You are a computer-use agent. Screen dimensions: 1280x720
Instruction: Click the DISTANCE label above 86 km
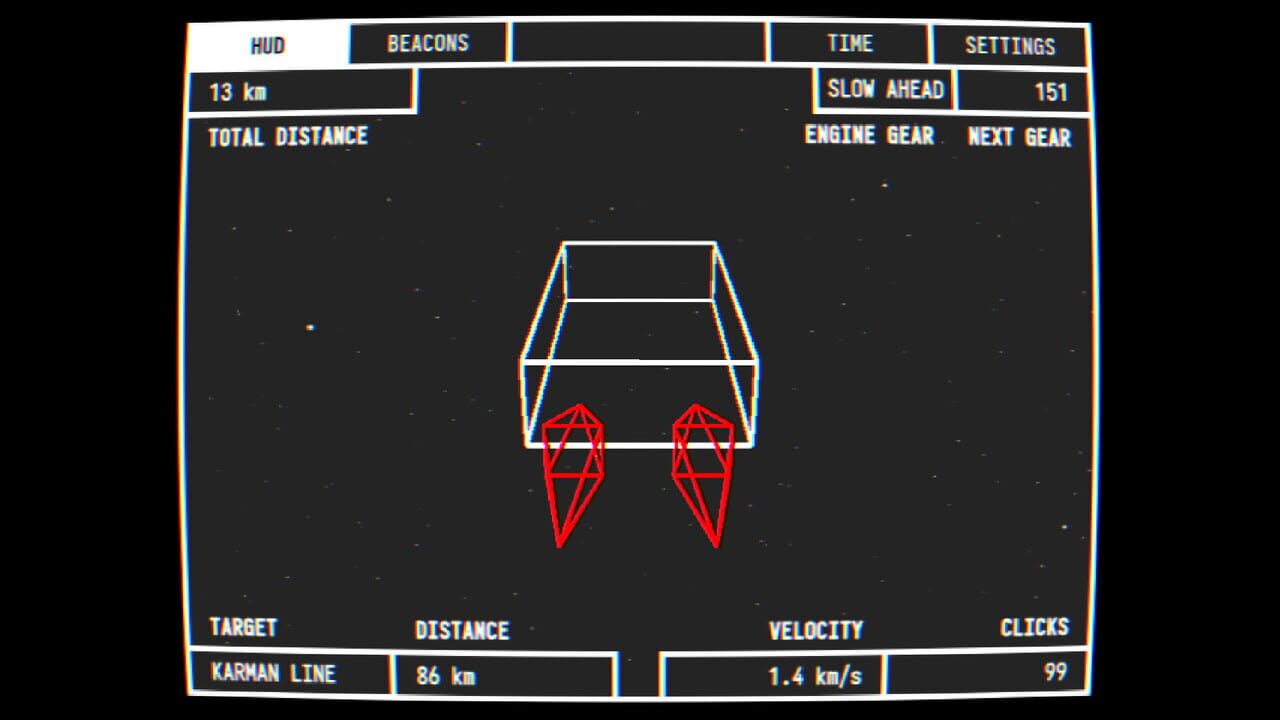pyautogui.click(x=463, y=630)
